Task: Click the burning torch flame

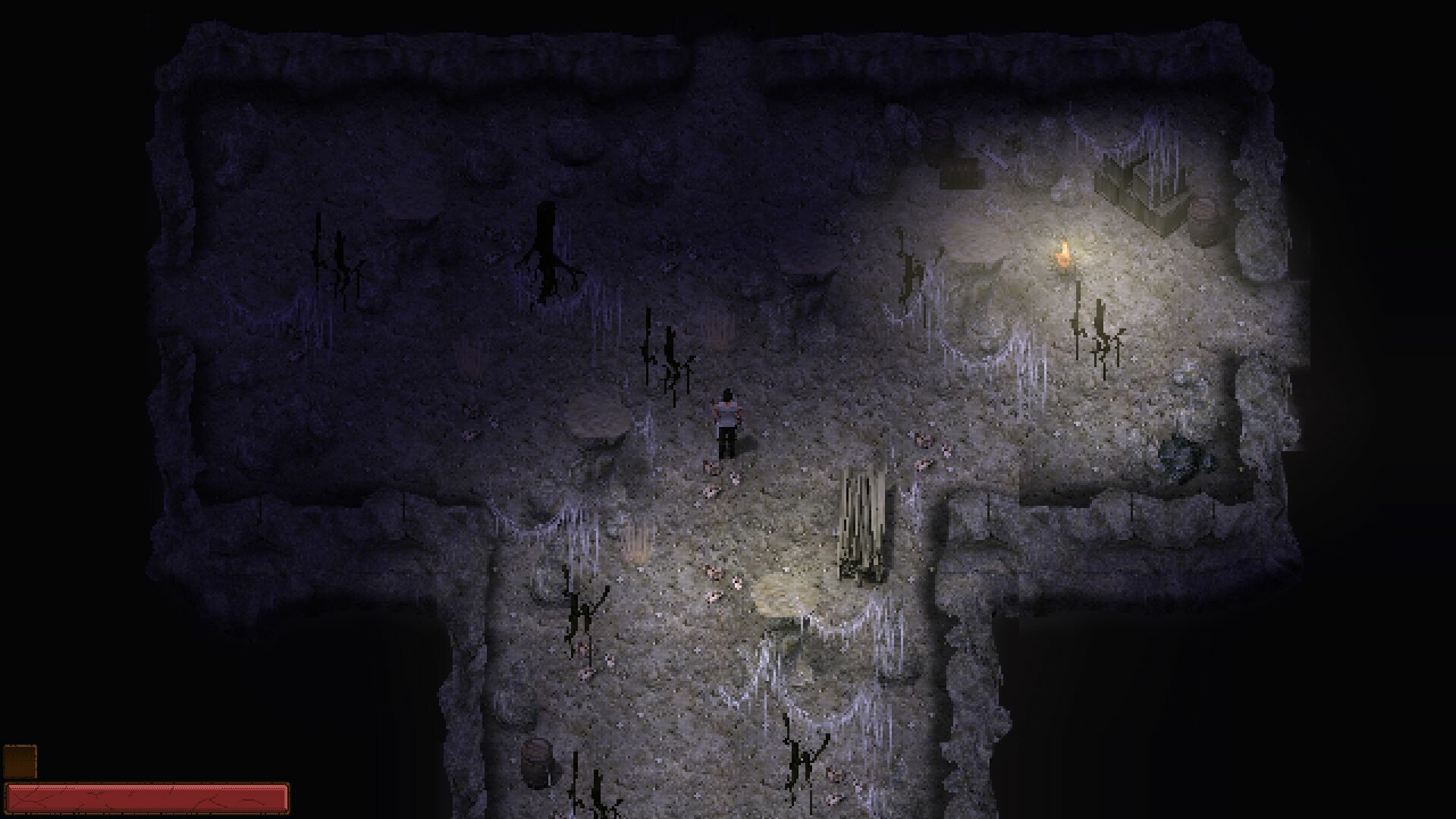Action: (1065, 254)
